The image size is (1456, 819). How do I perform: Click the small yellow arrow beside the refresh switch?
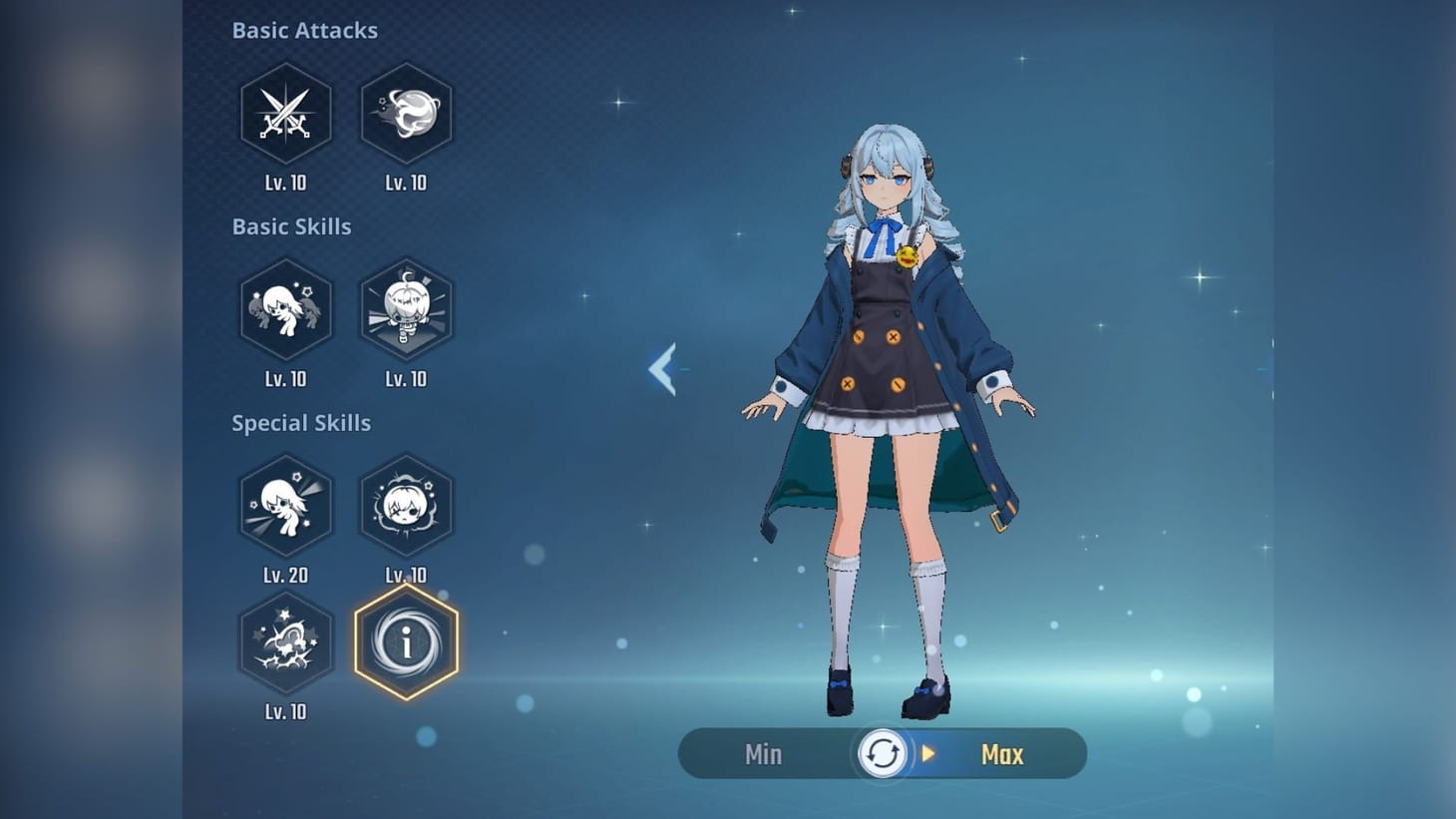(x=927, y=754)
